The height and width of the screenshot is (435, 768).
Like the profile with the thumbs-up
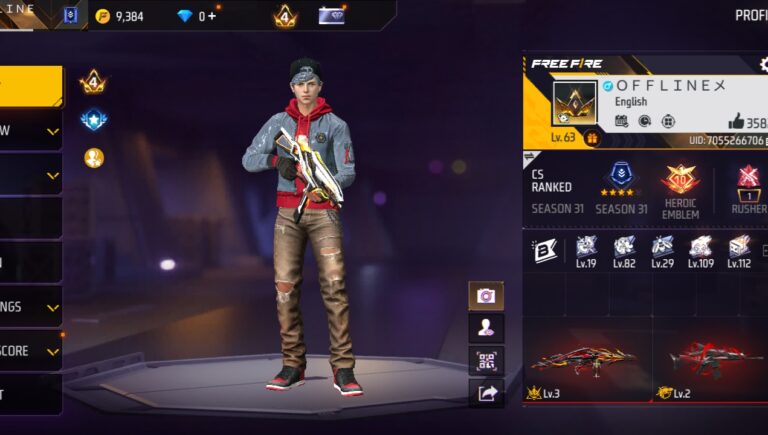[x=736, y=122]
